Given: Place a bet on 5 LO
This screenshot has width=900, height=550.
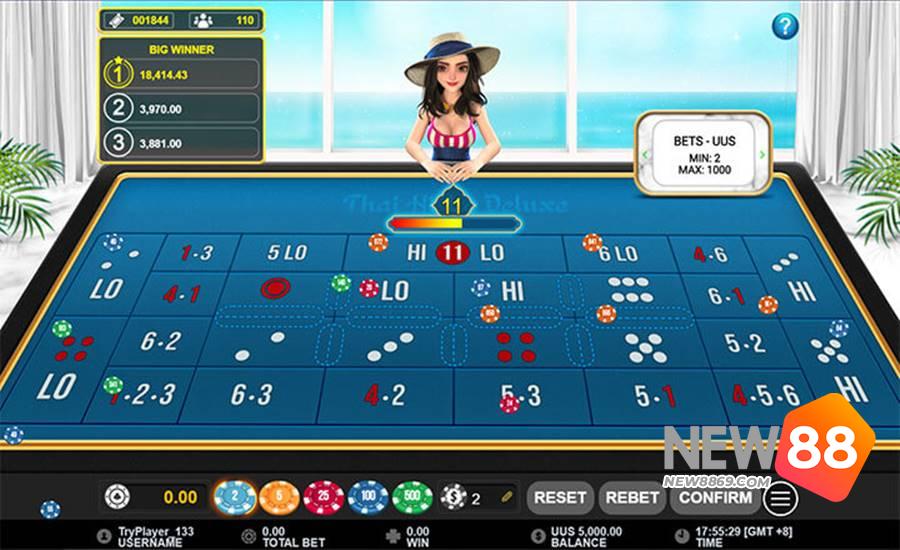Looking at the screenshot, I should [286, 252].
